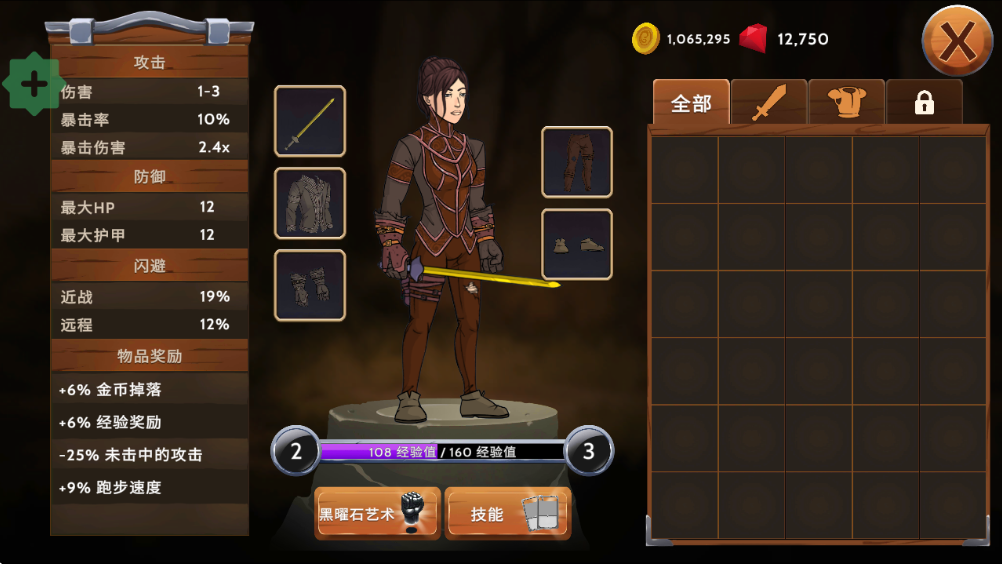Pick the equipped boots slot
The height and width of the screenshot is (564, 1002).
[577, 244]
